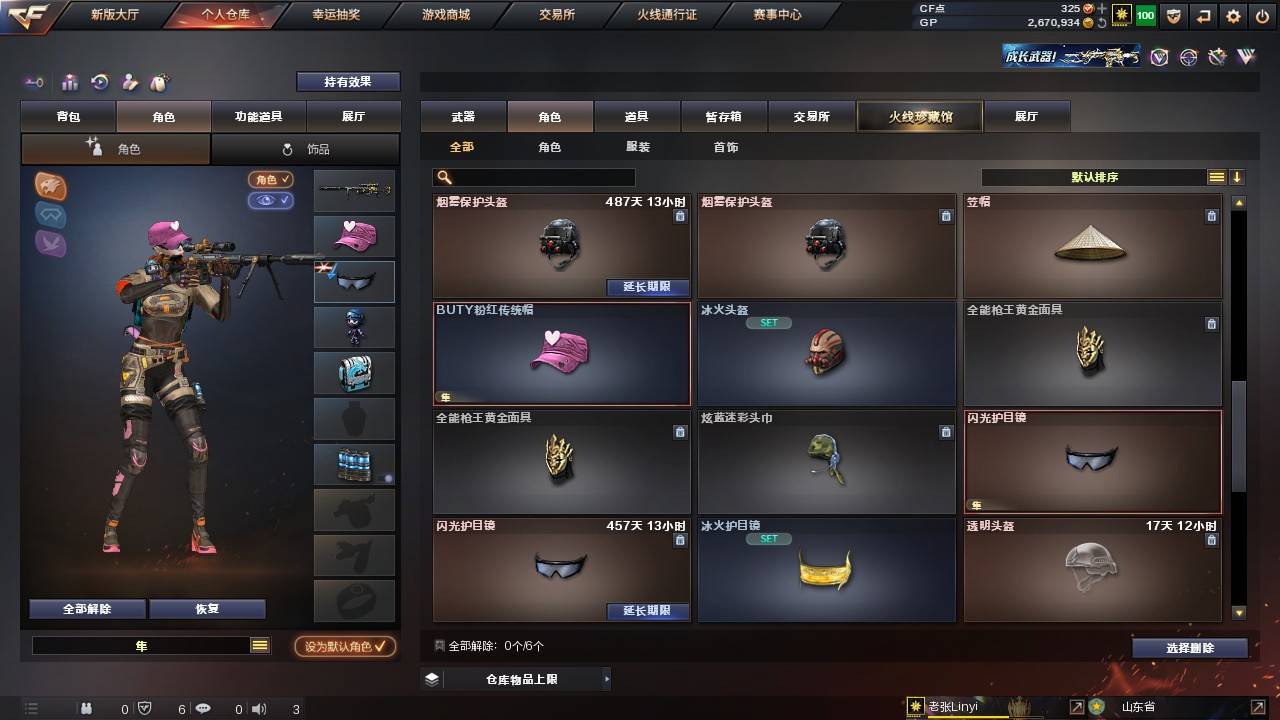Image resolution: width=1280 pixels, height=720 pixels.
Task: Open the 交易所 menu in the top bar
Action: [557, 16]
